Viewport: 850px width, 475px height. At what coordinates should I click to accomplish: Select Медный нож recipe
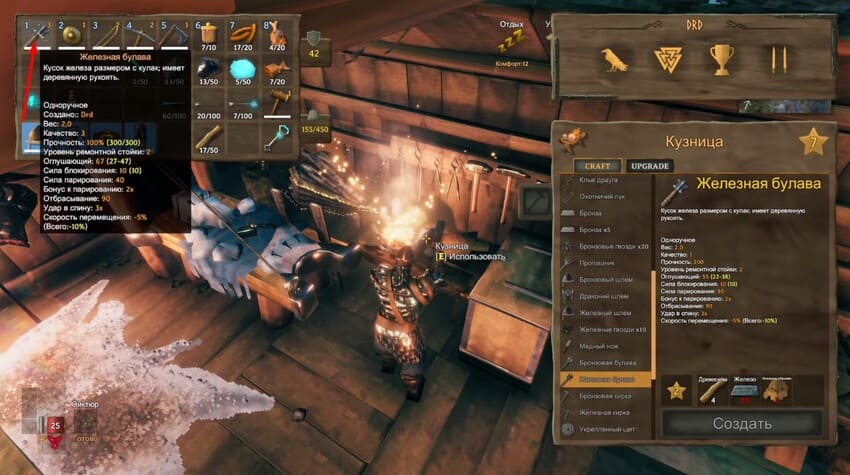600,344
